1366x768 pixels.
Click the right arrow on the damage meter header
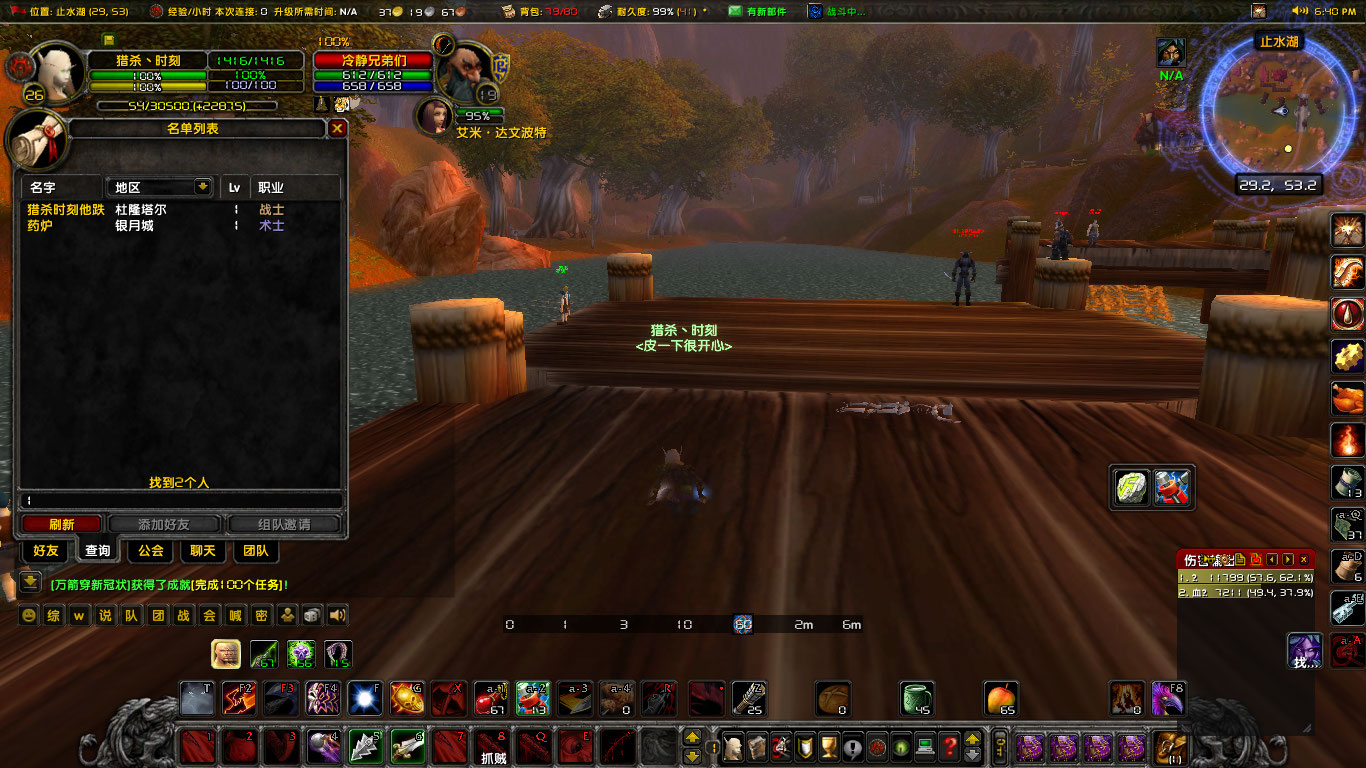pos(1288,559)
